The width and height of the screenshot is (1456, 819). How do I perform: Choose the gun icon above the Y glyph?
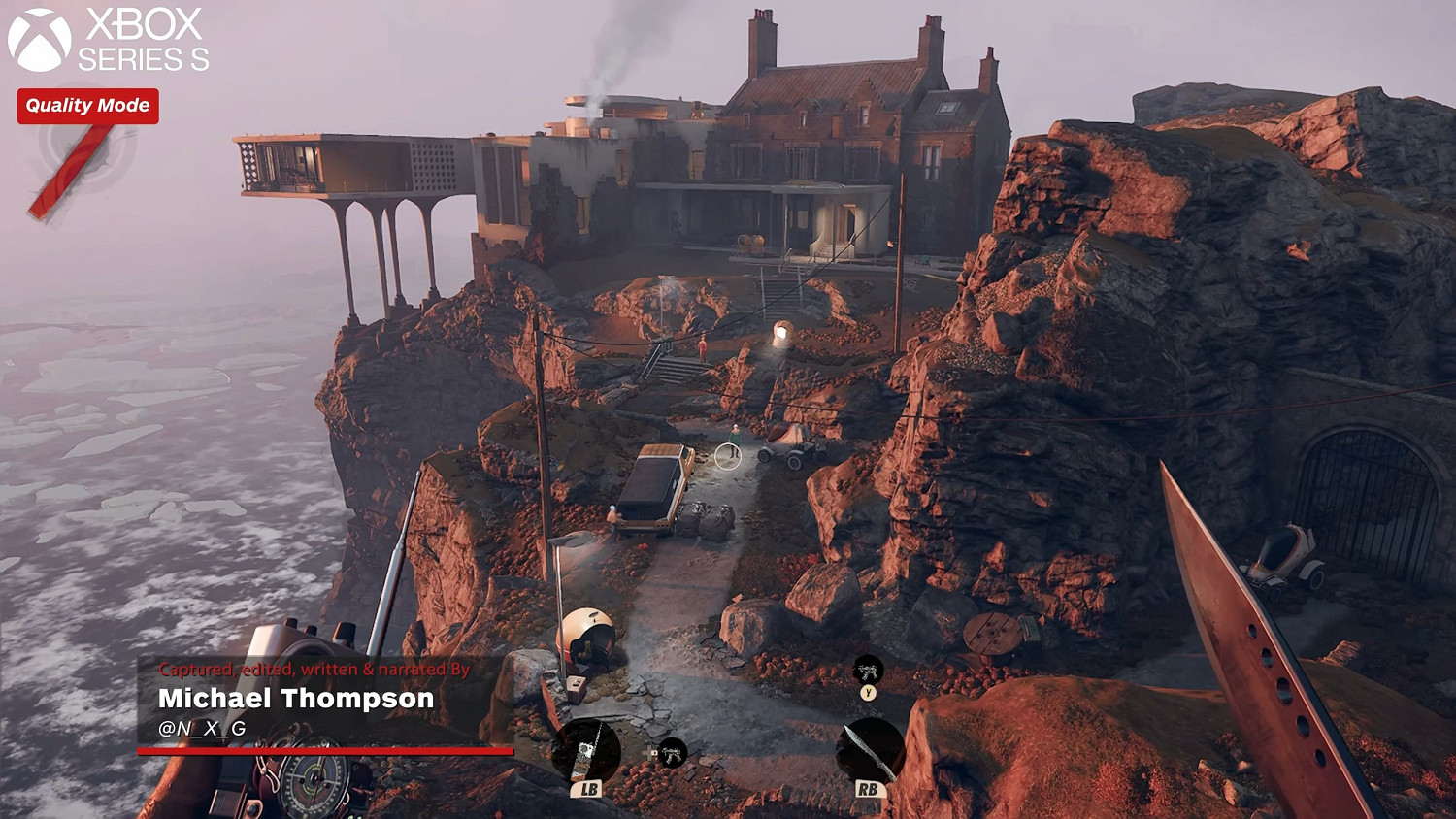[x=868, y=669]
